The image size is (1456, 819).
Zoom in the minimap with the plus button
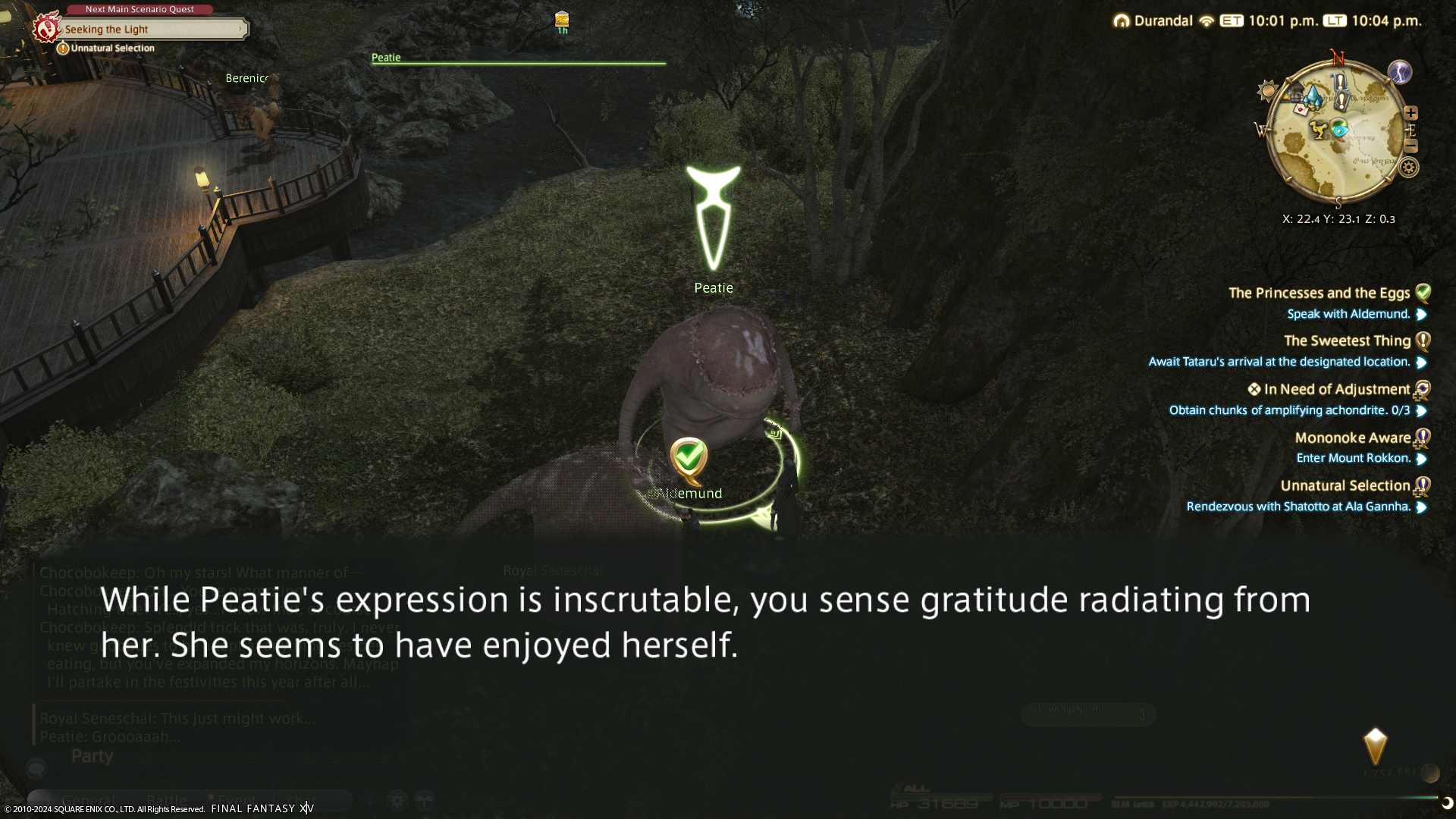coord(1410,113)
